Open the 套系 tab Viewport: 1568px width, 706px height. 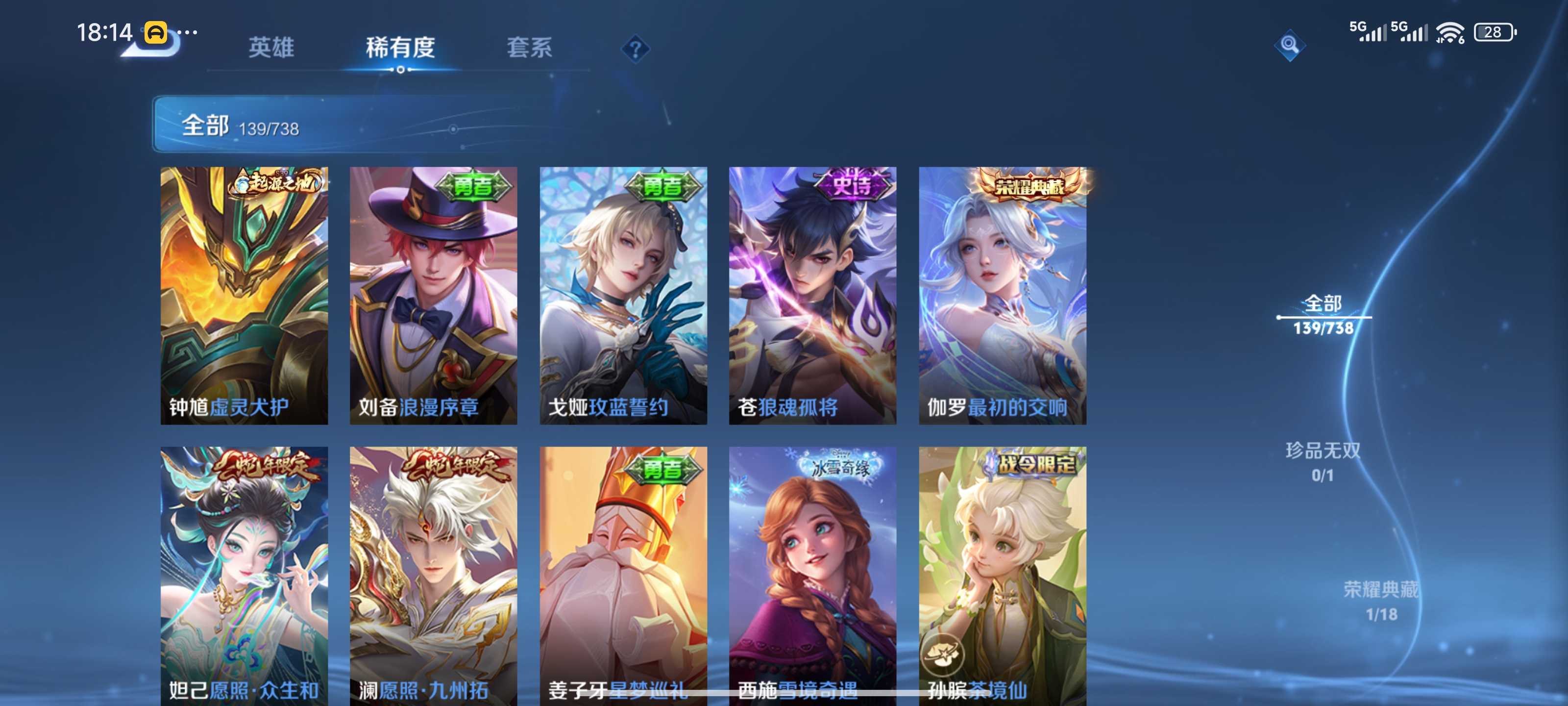(529, 48)
